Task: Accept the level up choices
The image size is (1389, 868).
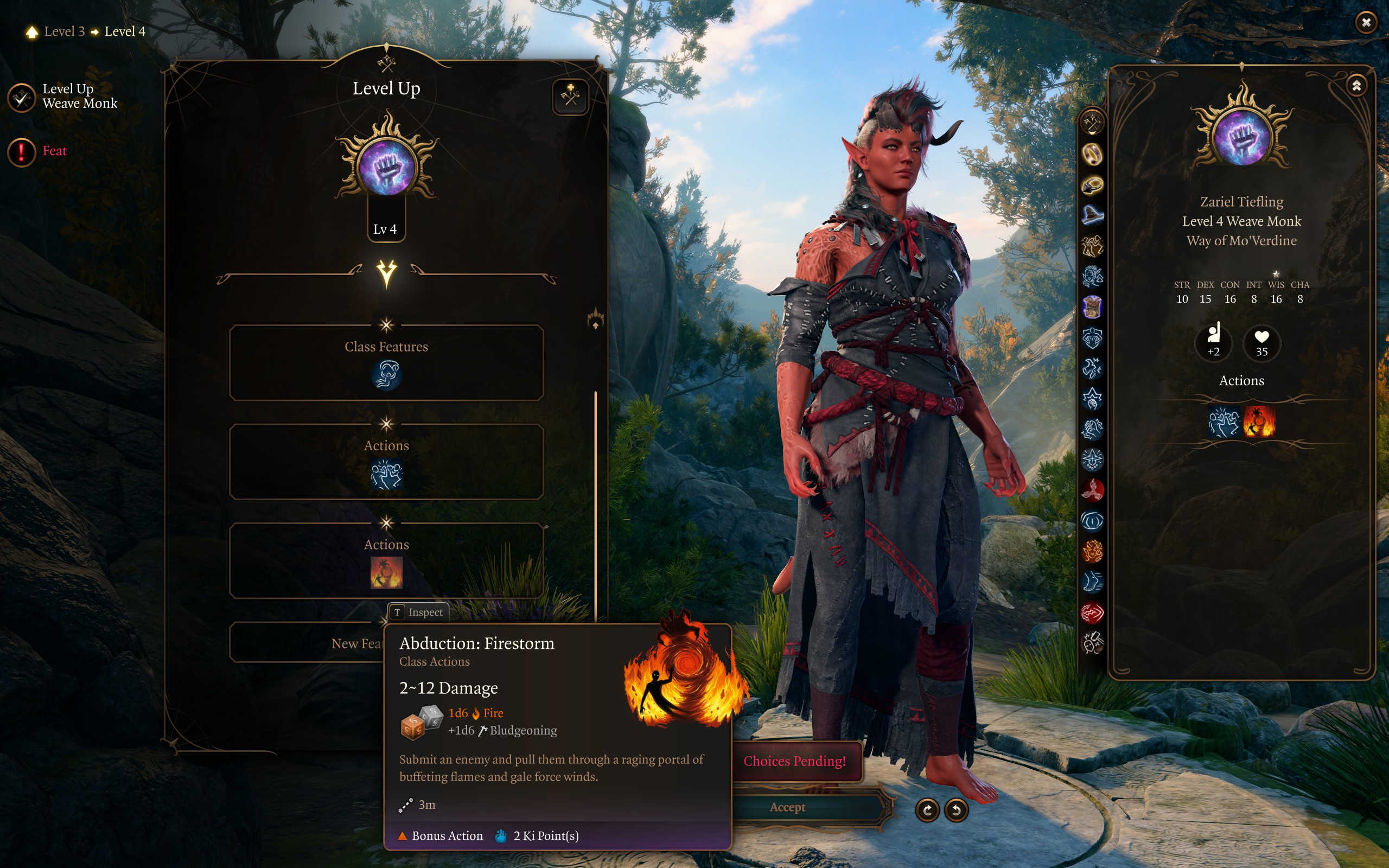Action: click(x=787, y=807)
